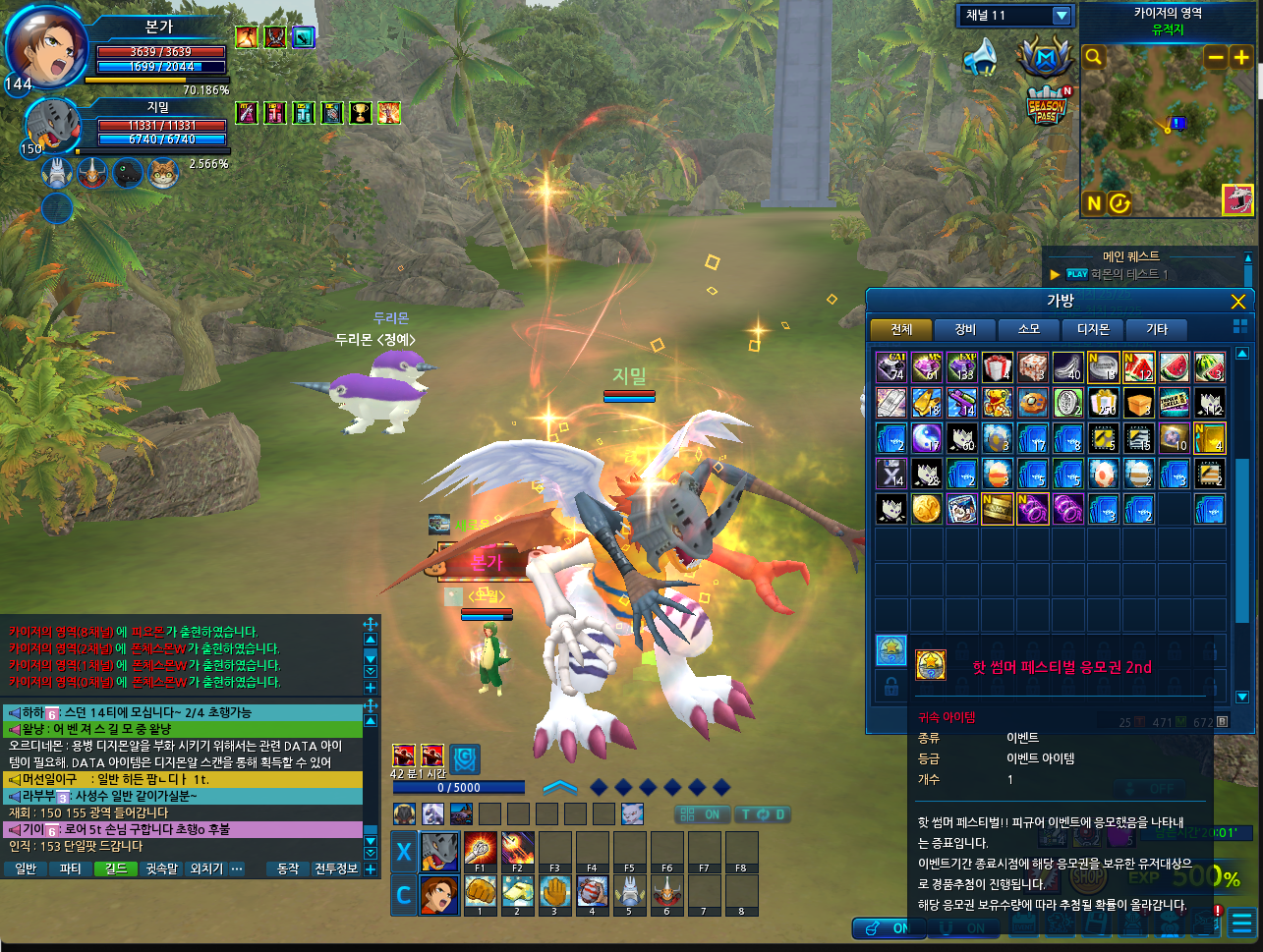Use the fist skill in slot 1

tap(480, 892)
